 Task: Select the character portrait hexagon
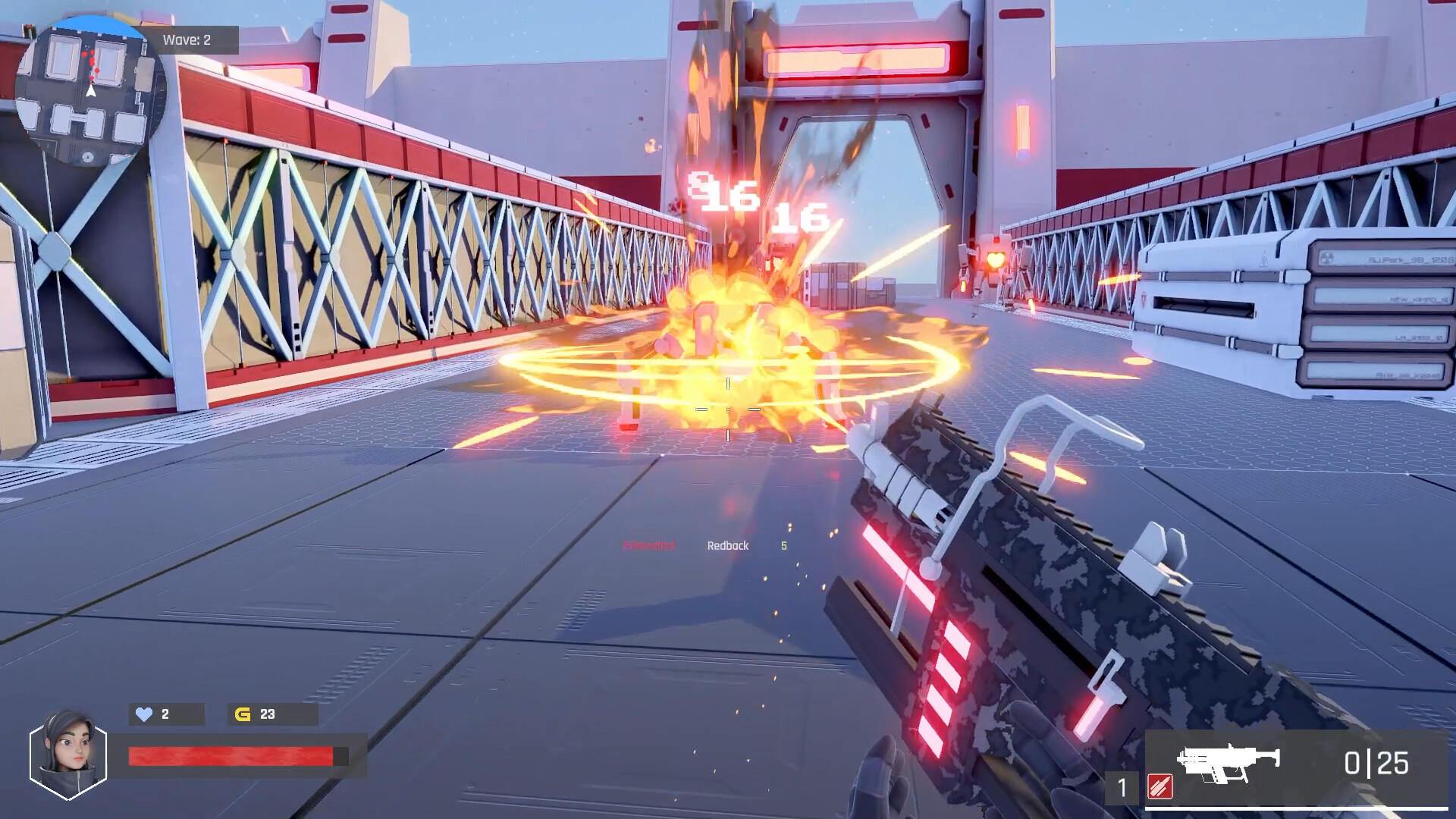tap(68, 755)
